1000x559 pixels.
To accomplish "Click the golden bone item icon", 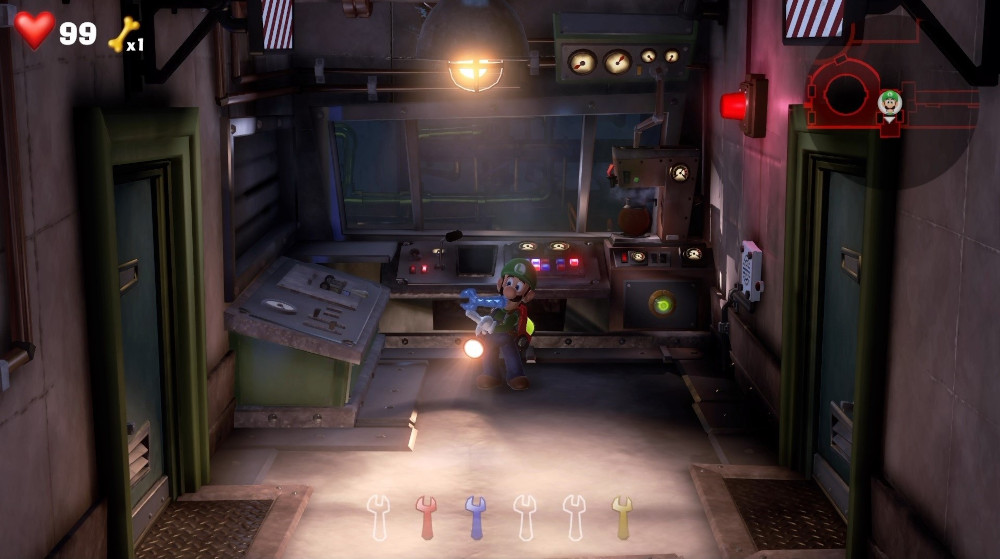I will 122,34.
